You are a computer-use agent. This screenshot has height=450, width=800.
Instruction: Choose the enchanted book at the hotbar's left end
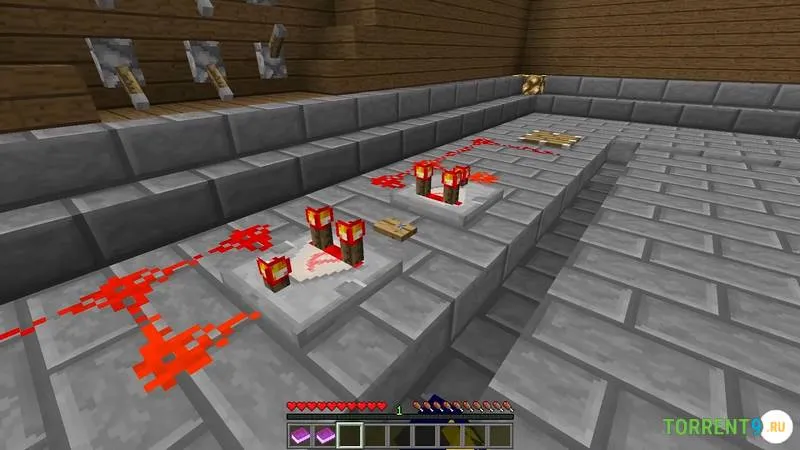(299, 436)
